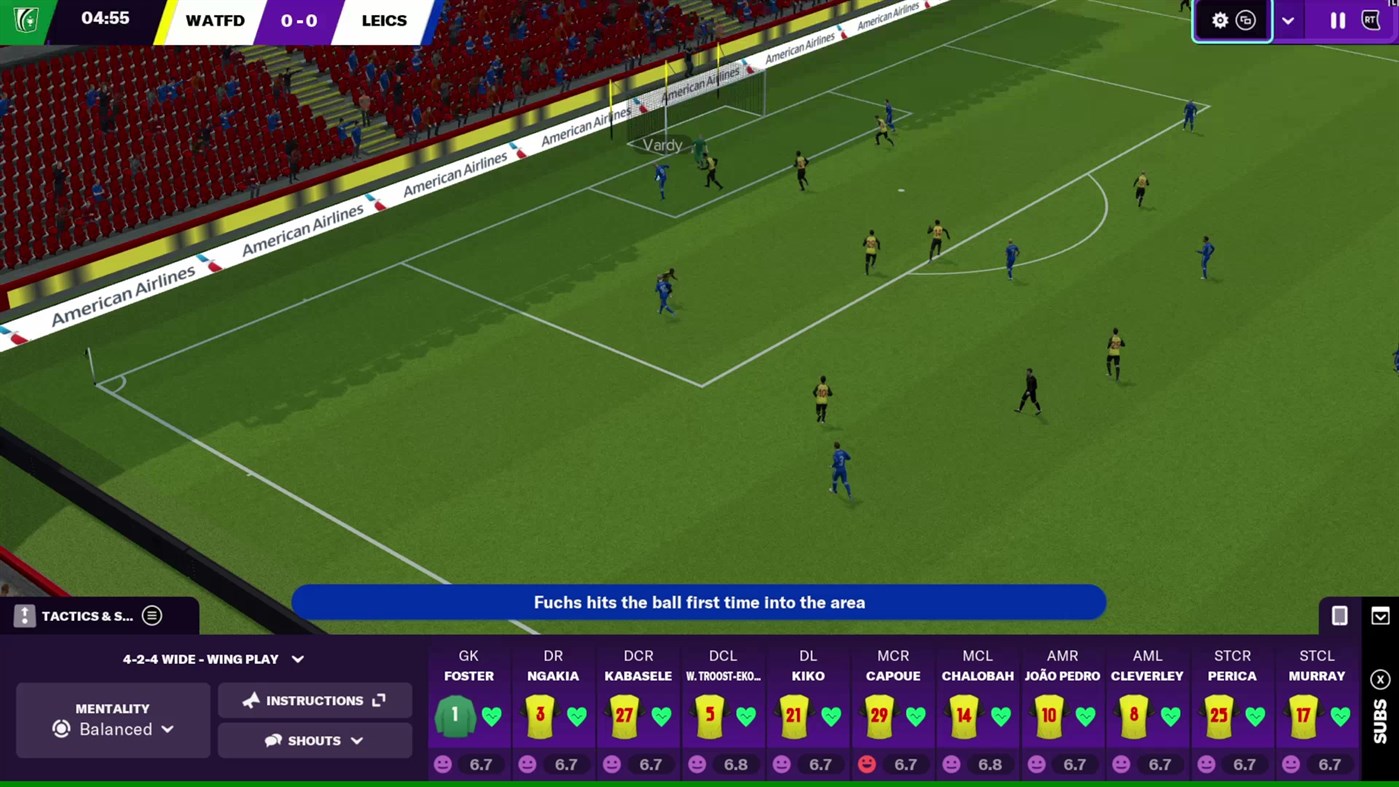Screen dimensions: 1399x787
Task: Click Foster's green condition heart
Action: [492, 716]
